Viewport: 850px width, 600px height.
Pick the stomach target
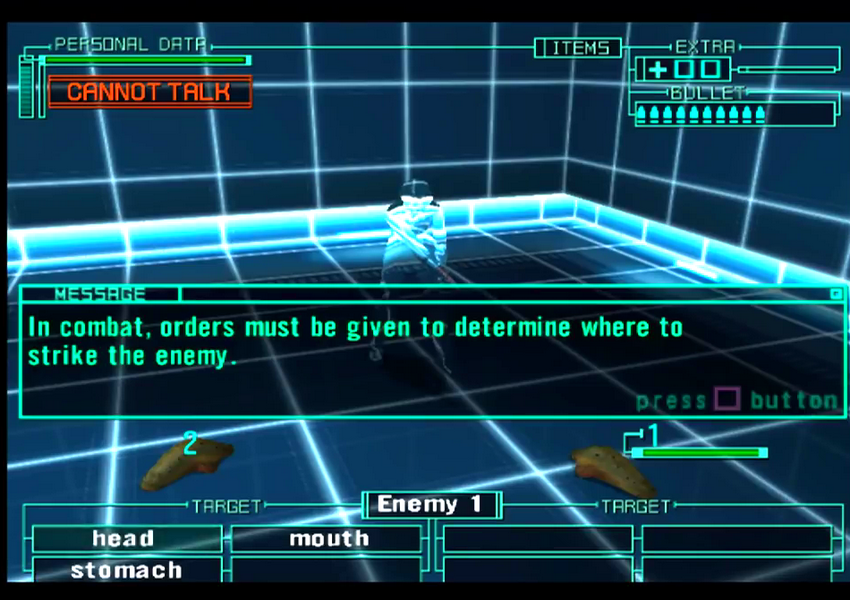[x=126, y=571]
